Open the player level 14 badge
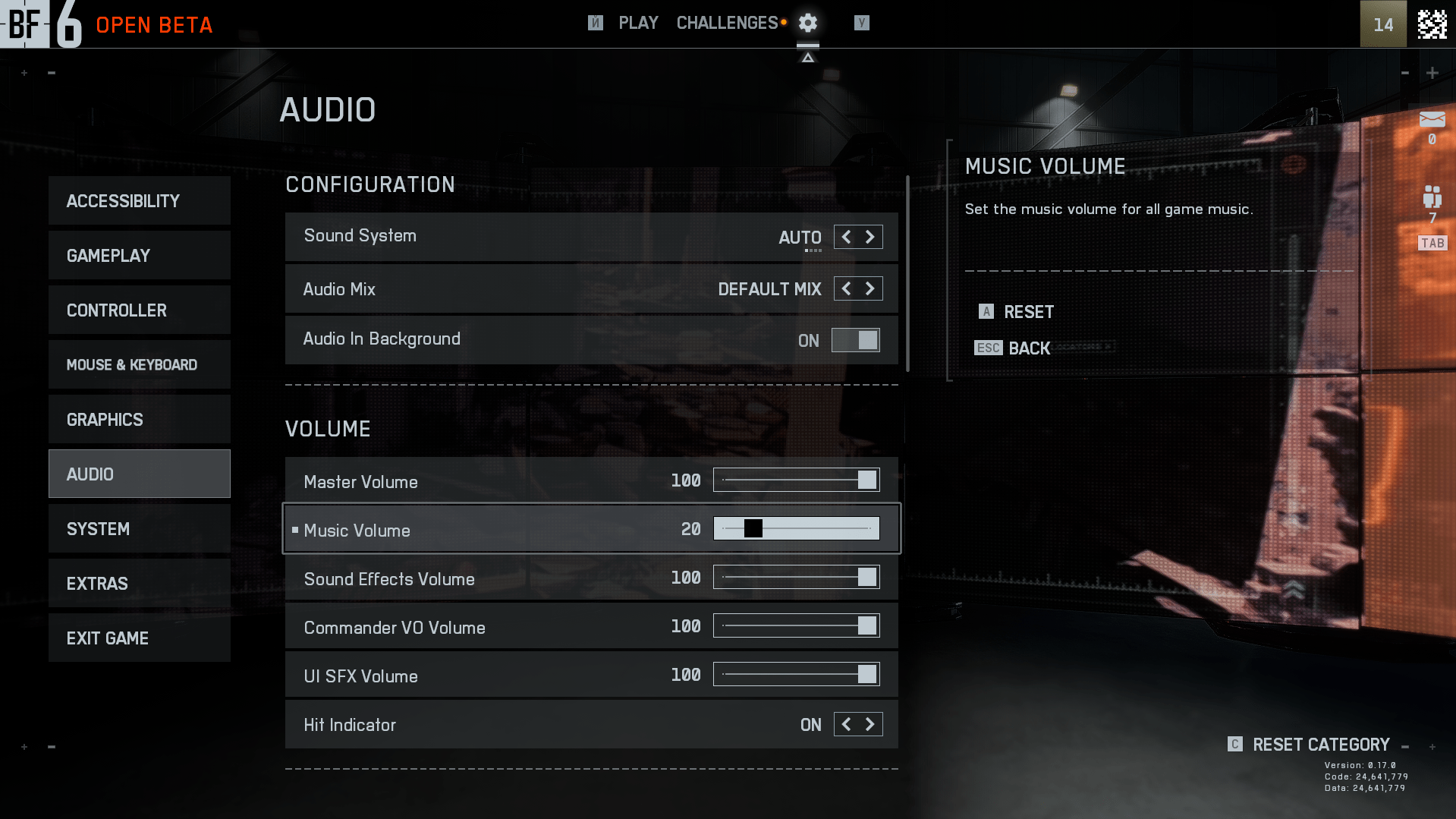1456x819 pixels. 1382,24
